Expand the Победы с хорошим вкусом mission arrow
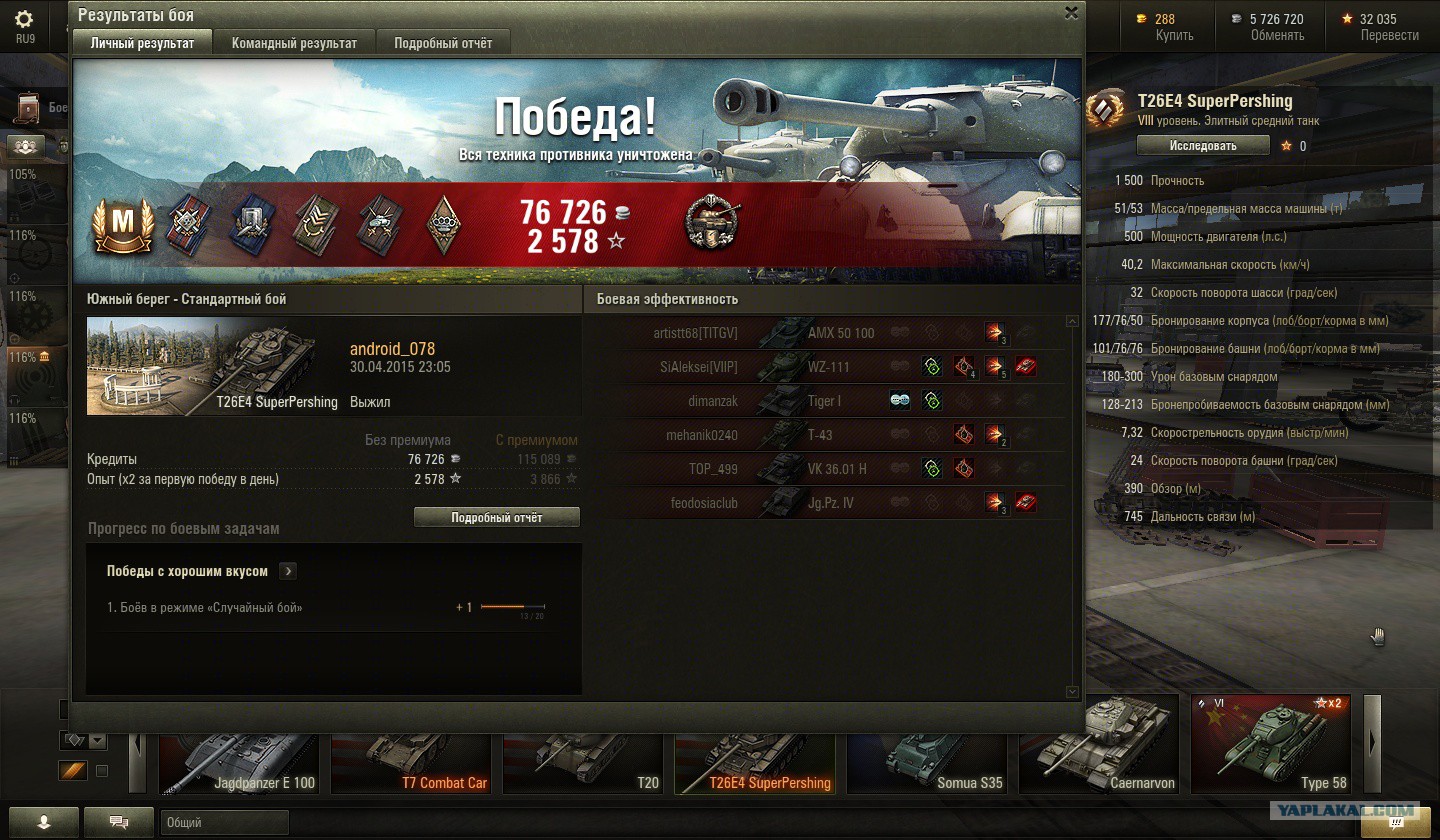This screenshot has width=1440, height=840. click(x=288, y=571)
